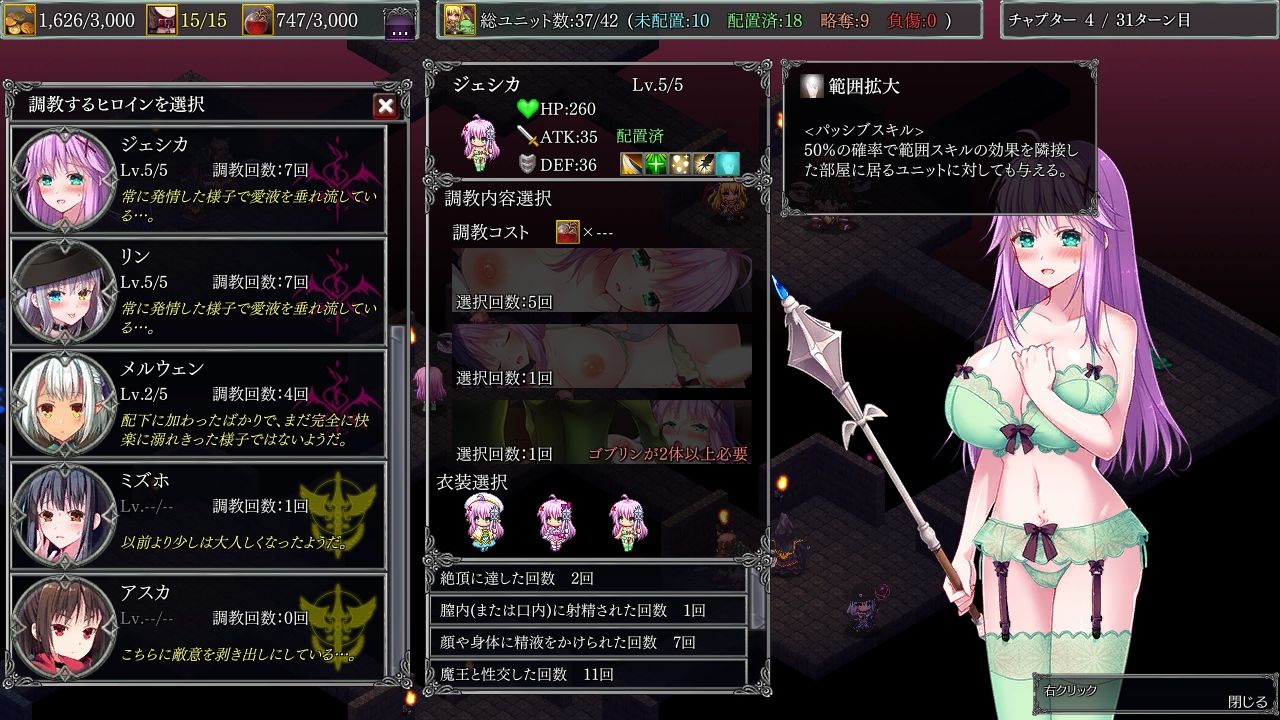Viewport: 1280px width, 720px height.
Task: Select the sword slash skill icon
Action: [x=632, y=163]
